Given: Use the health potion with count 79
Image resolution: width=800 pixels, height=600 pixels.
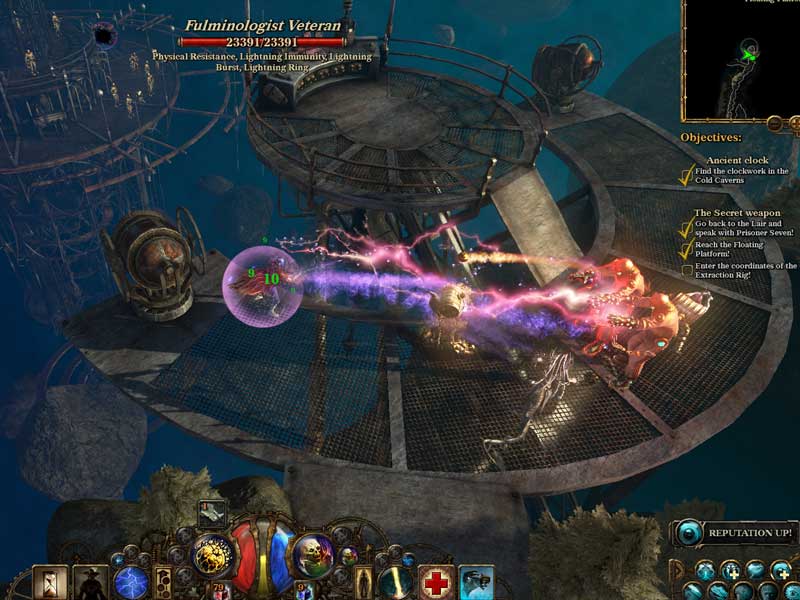Looking at the screenshot, I should tap(219, 590).
